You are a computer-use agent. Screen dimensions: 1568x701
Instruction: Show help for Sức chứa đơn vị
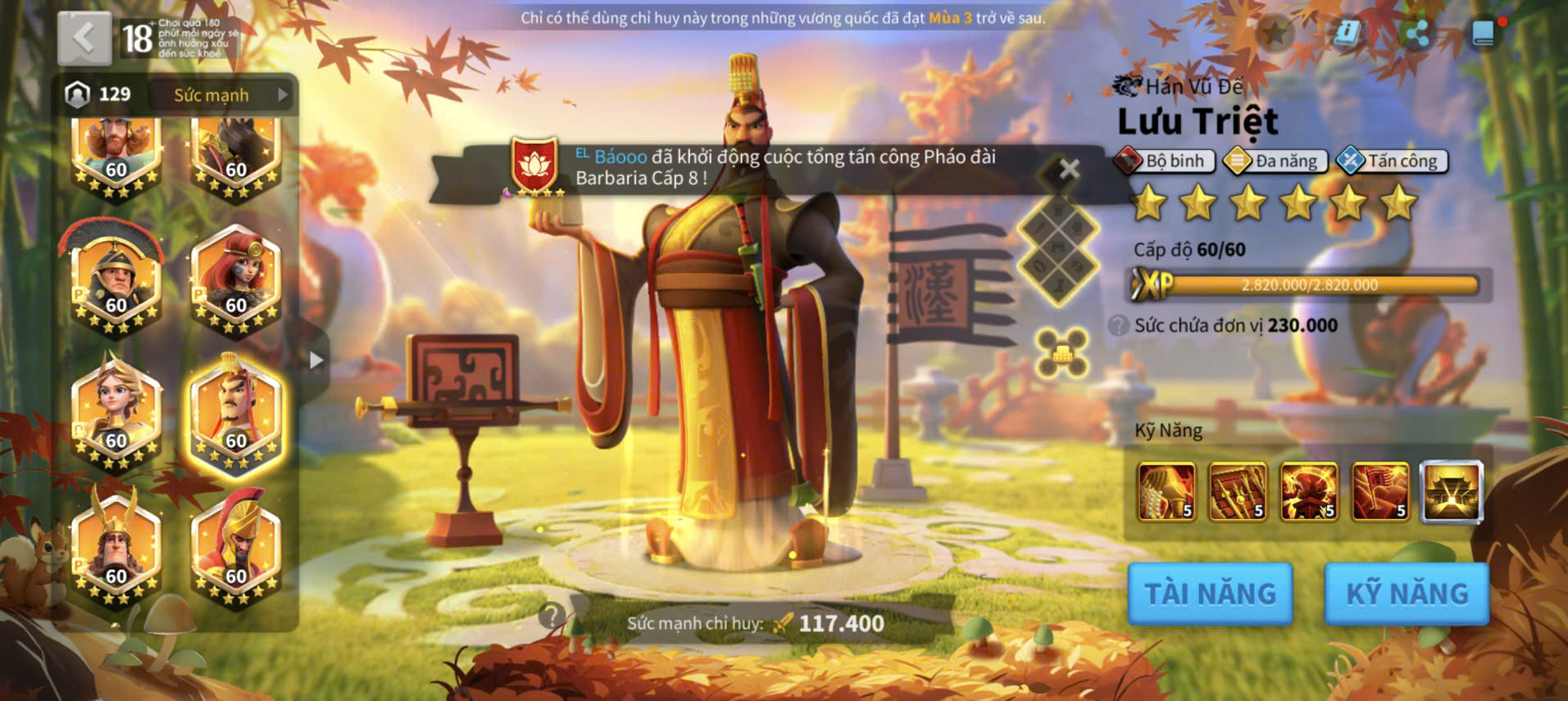(1118, 325)
